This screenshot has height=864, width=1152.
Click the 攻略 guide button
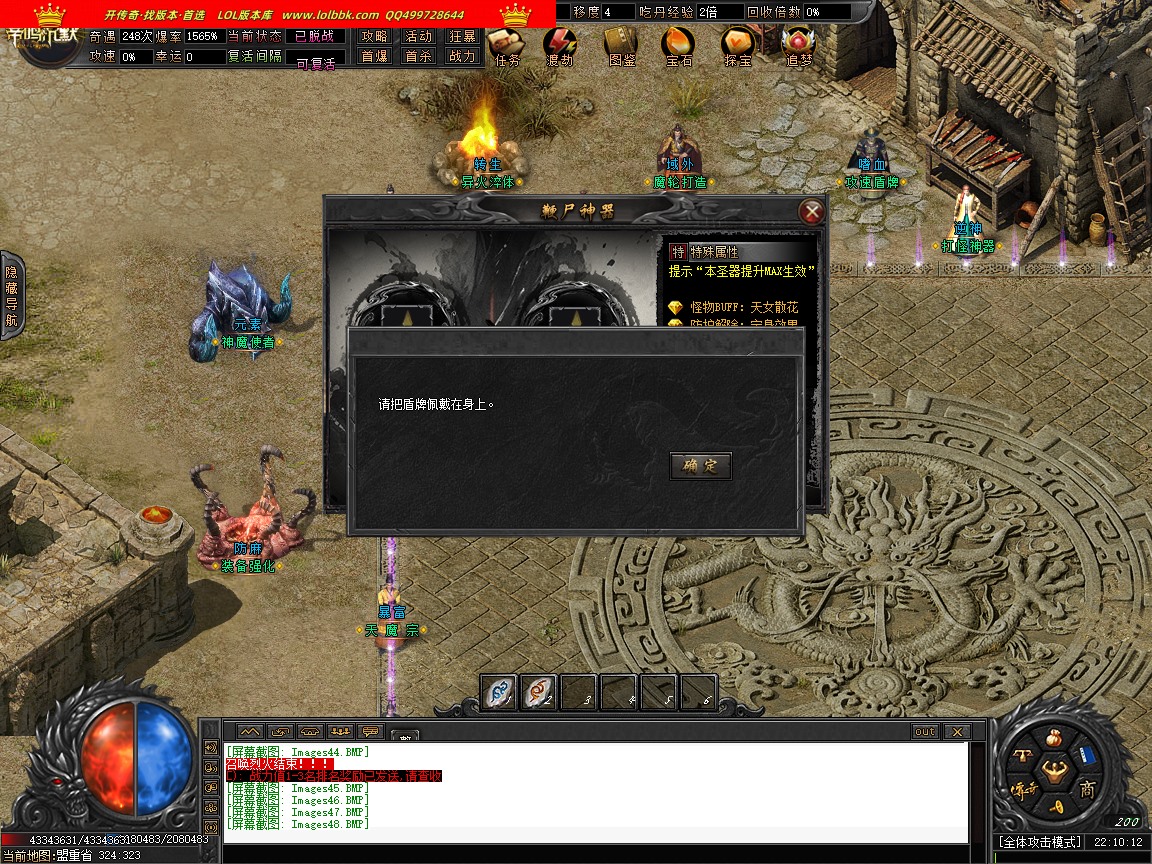click(x=374, y=36)
